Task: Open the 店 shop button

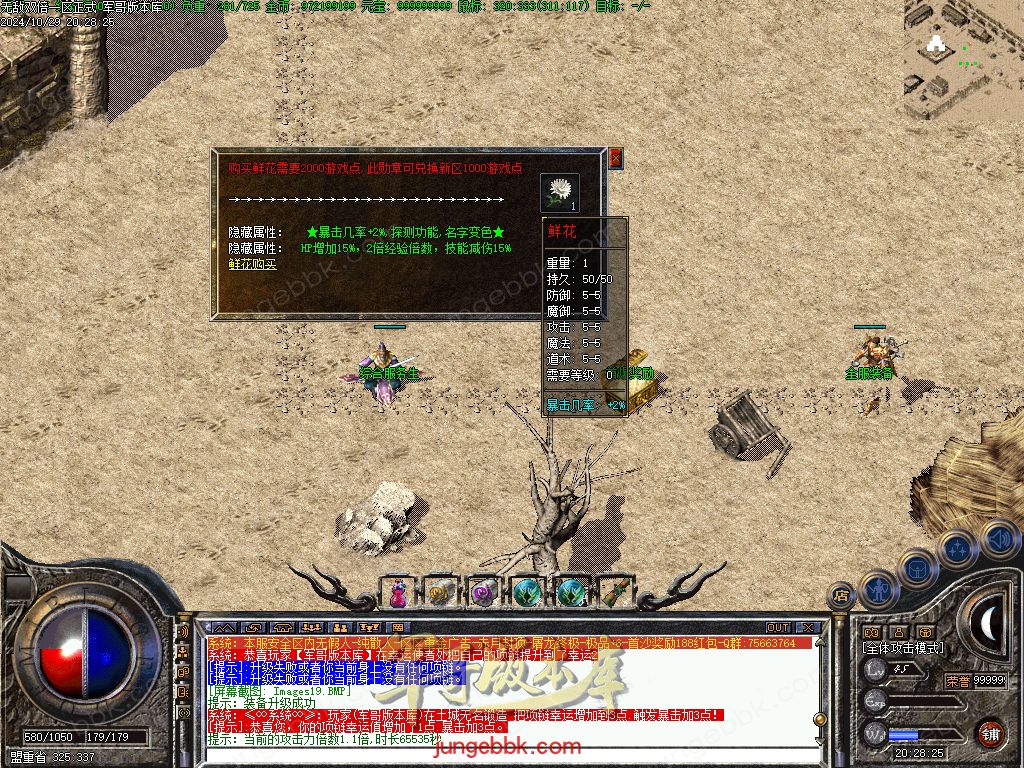Action: [x=841, y=596]
